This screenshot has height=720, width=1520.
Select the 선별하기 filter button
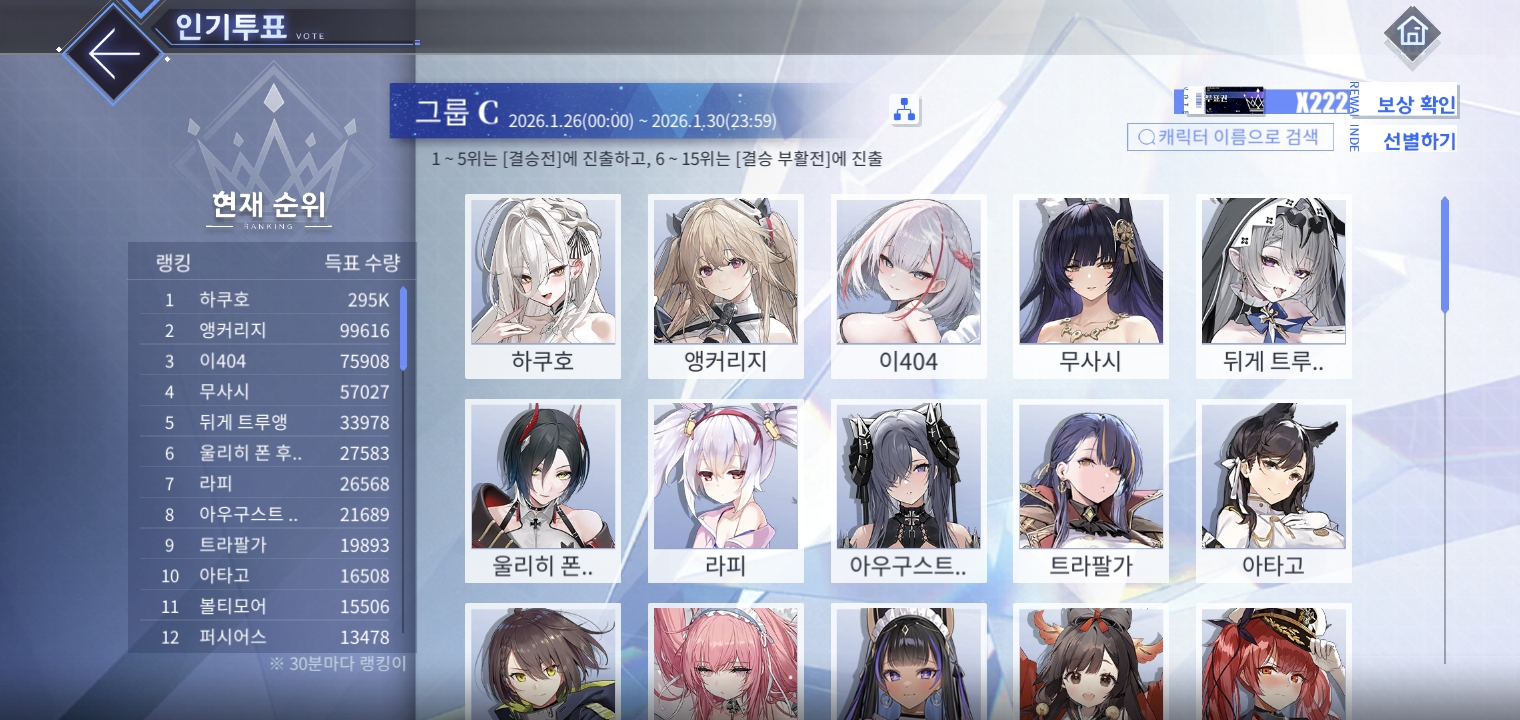[1419, 141]
